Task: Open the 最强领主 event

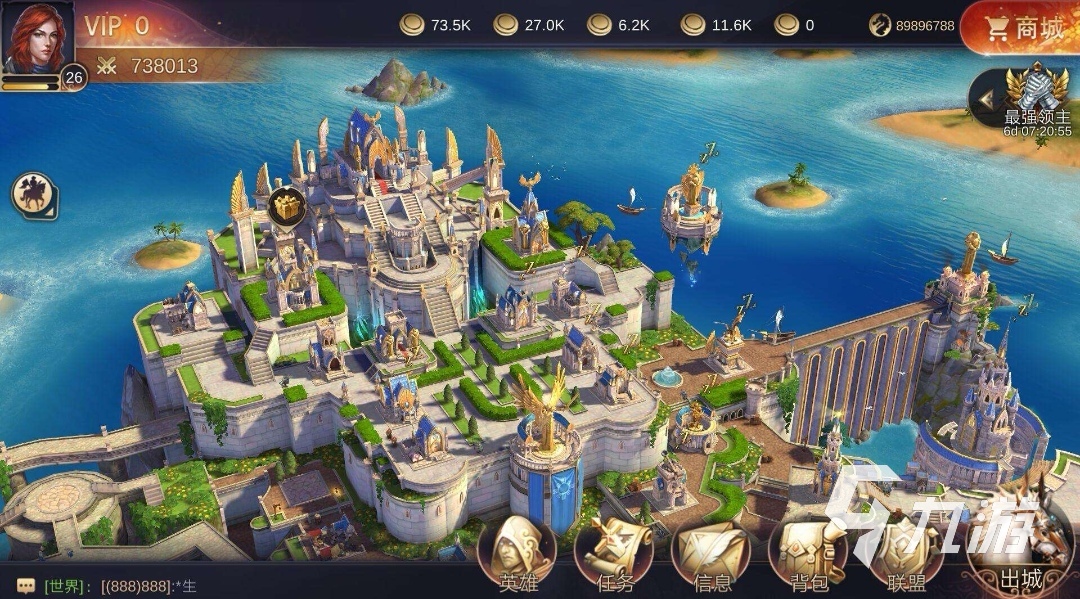Action: (1037, 100)
